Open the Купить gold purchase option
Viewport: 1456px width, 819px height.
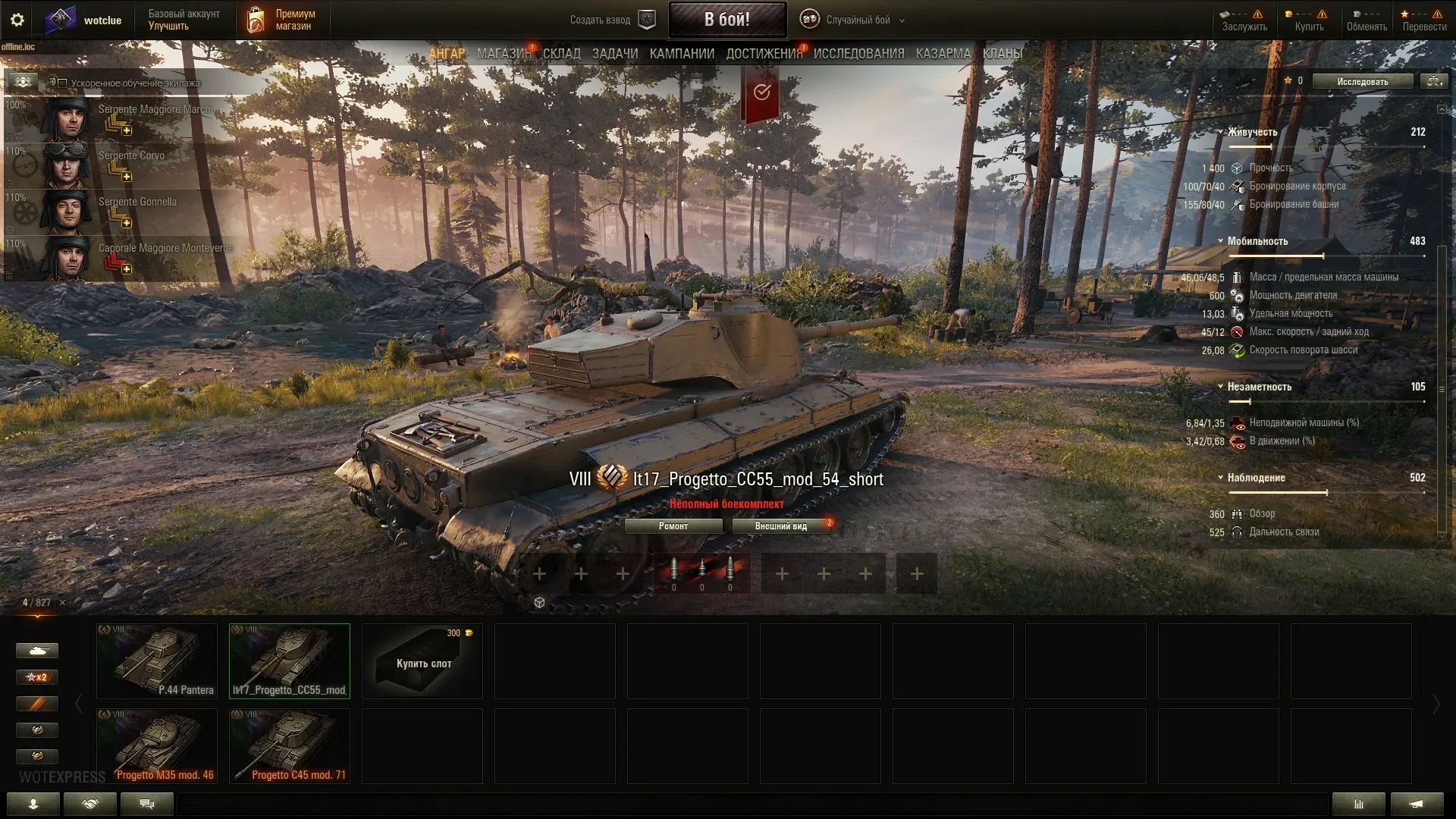[x=1309, y=20]
